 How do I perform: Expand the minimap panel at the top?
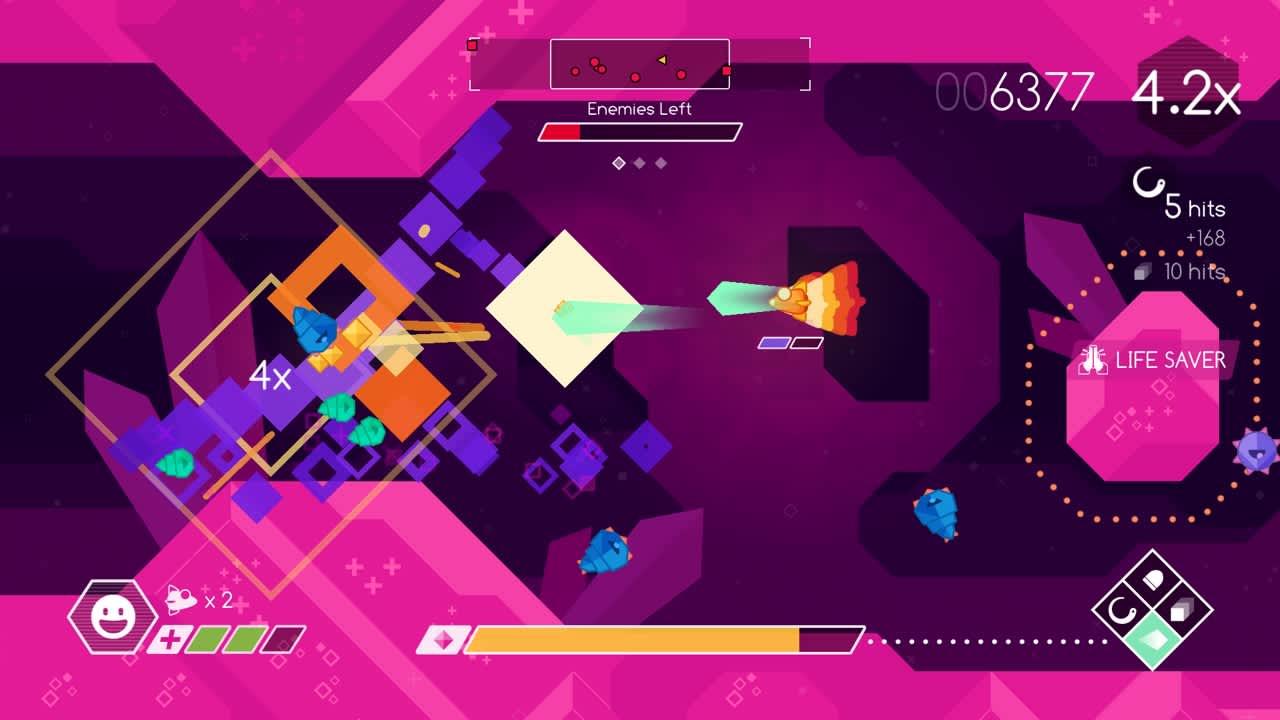point(640,65)
